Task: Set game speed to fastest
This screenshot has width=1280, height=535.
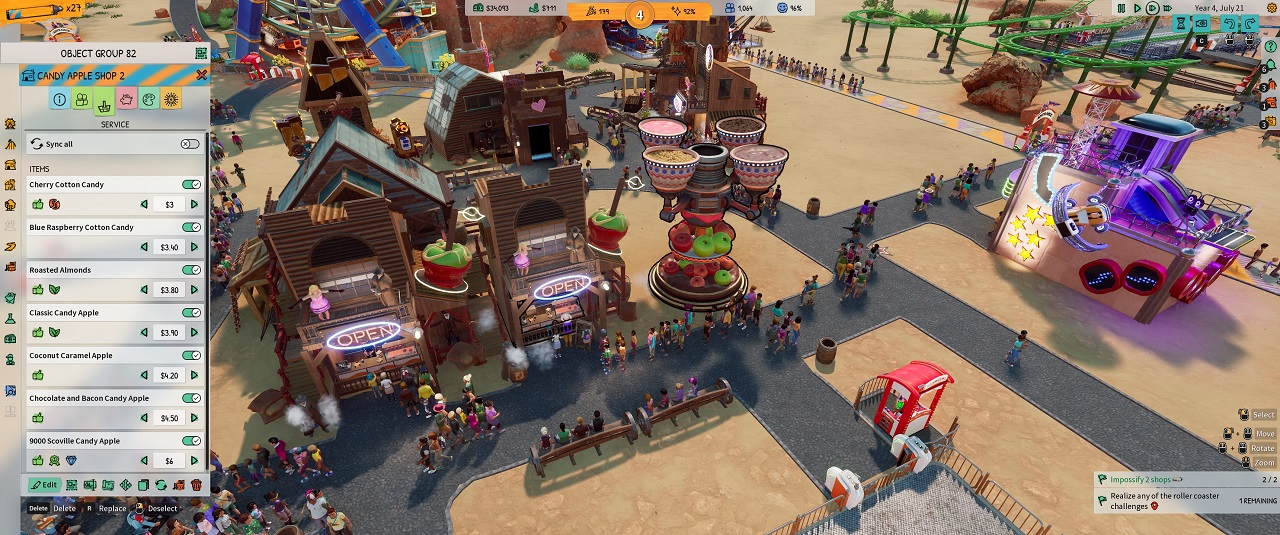Action: 1169,8
